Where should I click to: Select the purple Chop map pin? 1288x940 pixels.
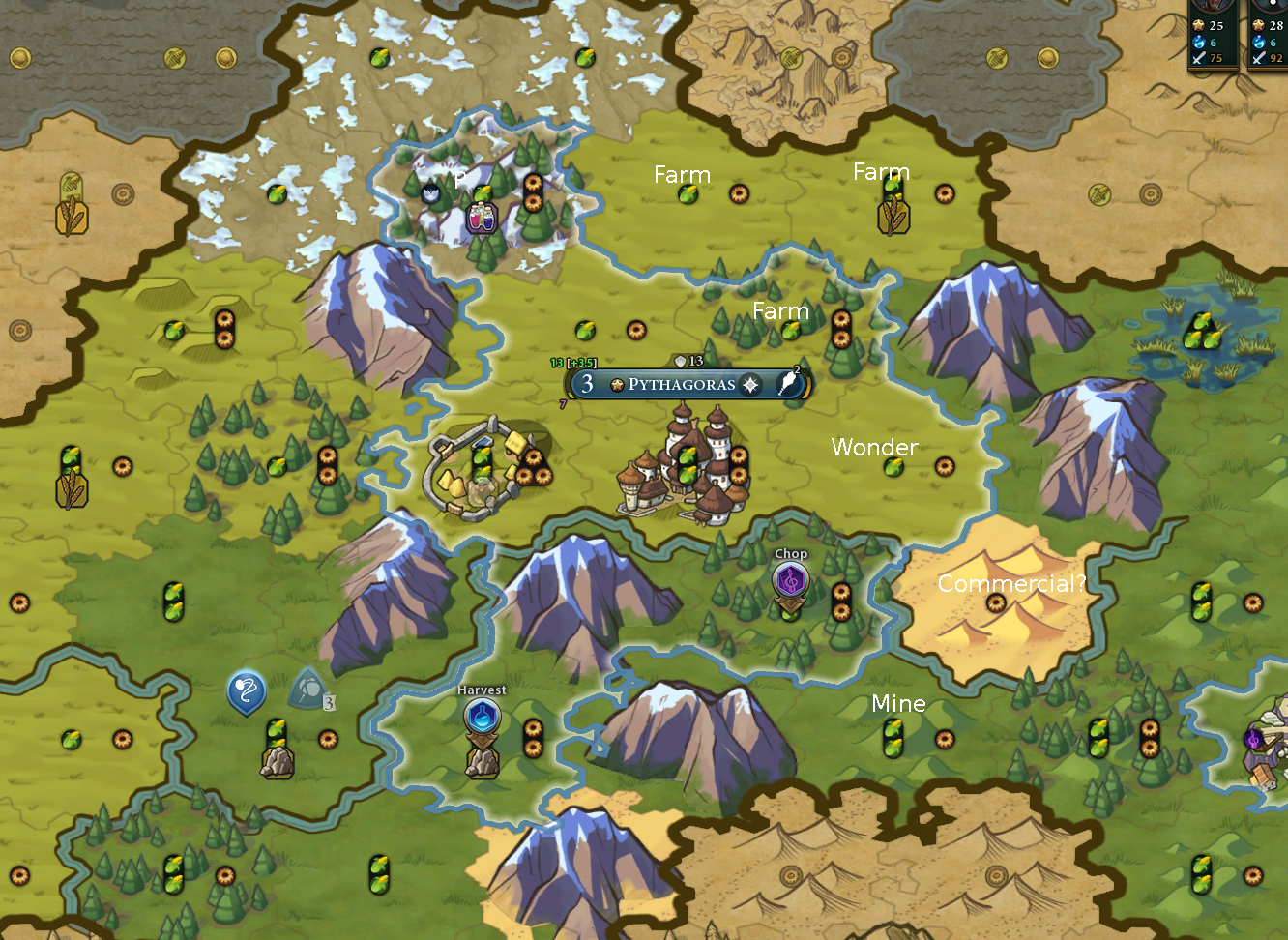pyautogui.click(x=790, y=582)
